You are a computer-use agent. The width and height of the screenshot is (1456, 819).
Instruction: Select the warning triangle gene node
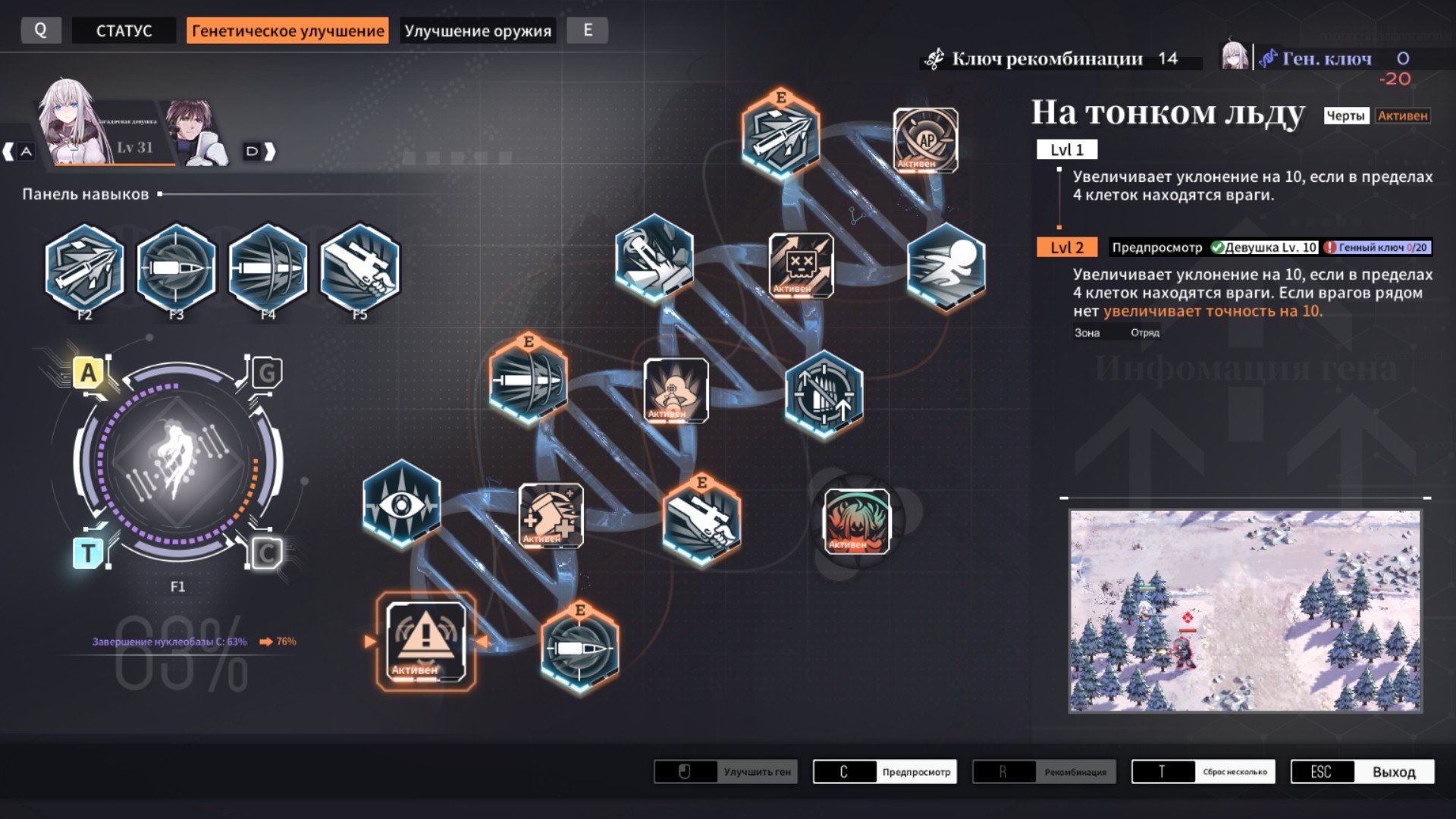tap(425, 641)
